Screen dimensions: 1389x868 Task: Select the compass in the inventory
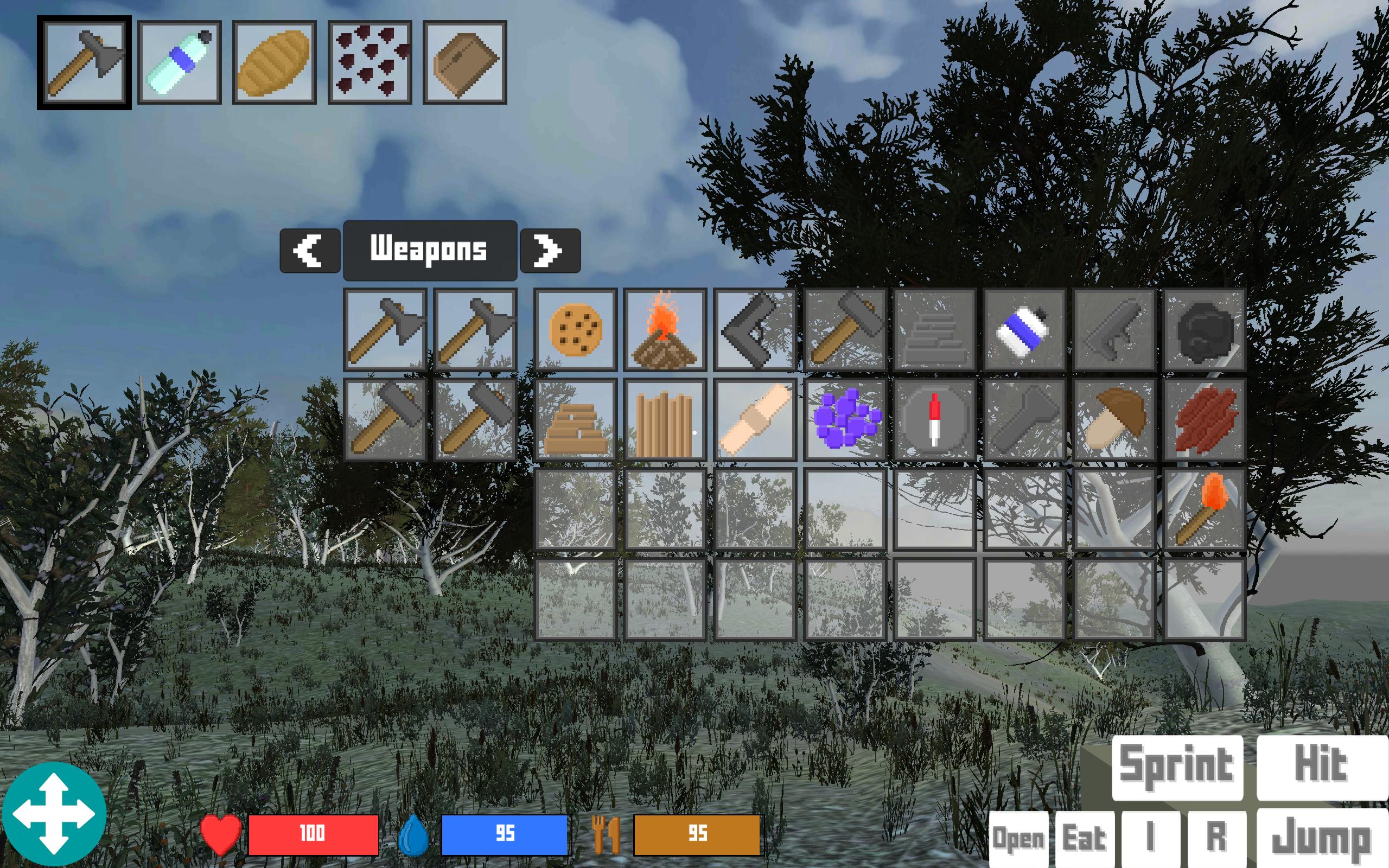pos(934,419)
